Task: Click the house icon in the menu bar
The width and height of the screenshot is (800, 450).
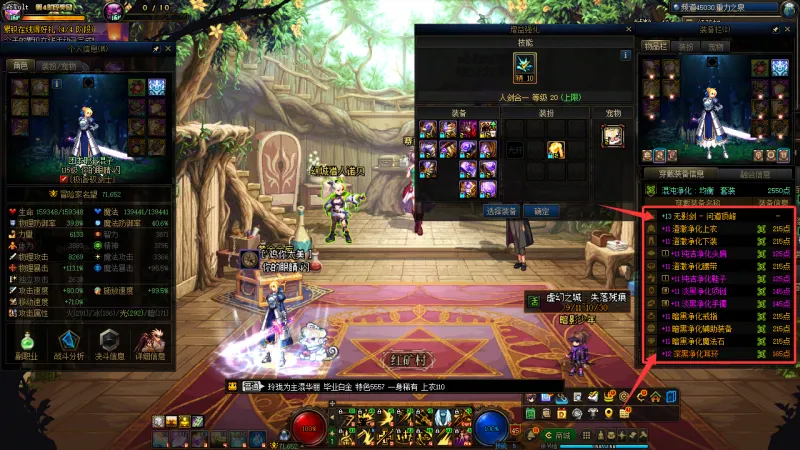Action: pyautogui.click(x=656, y=397)
